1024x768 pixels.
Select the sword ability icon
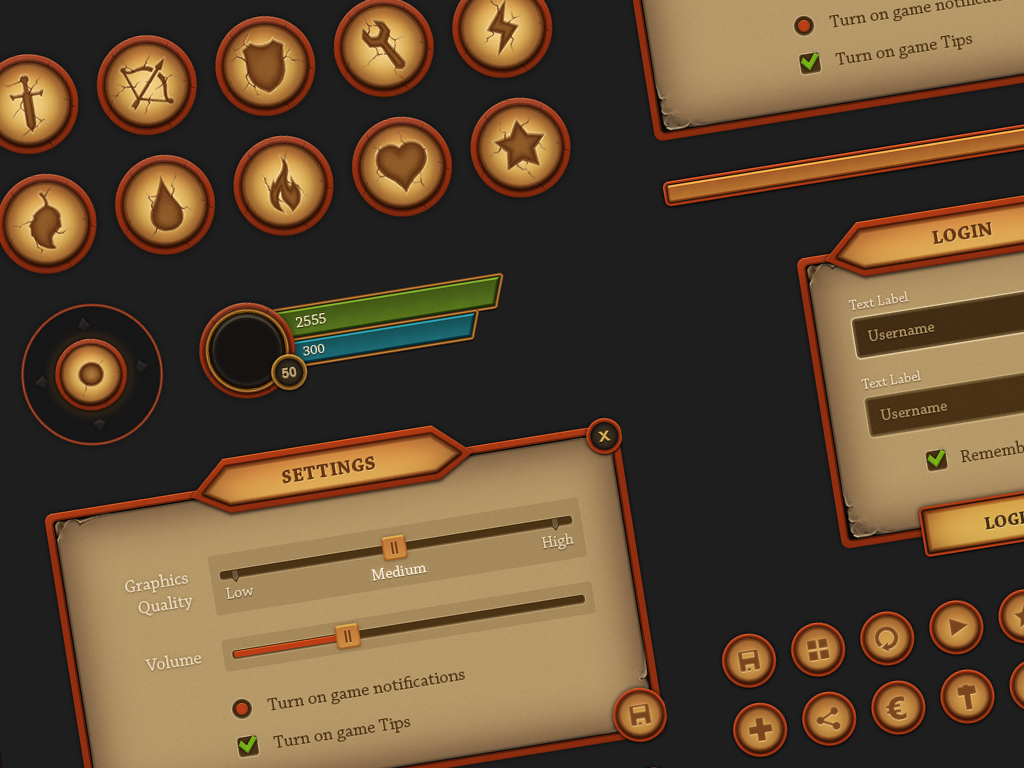coord(27,104)
